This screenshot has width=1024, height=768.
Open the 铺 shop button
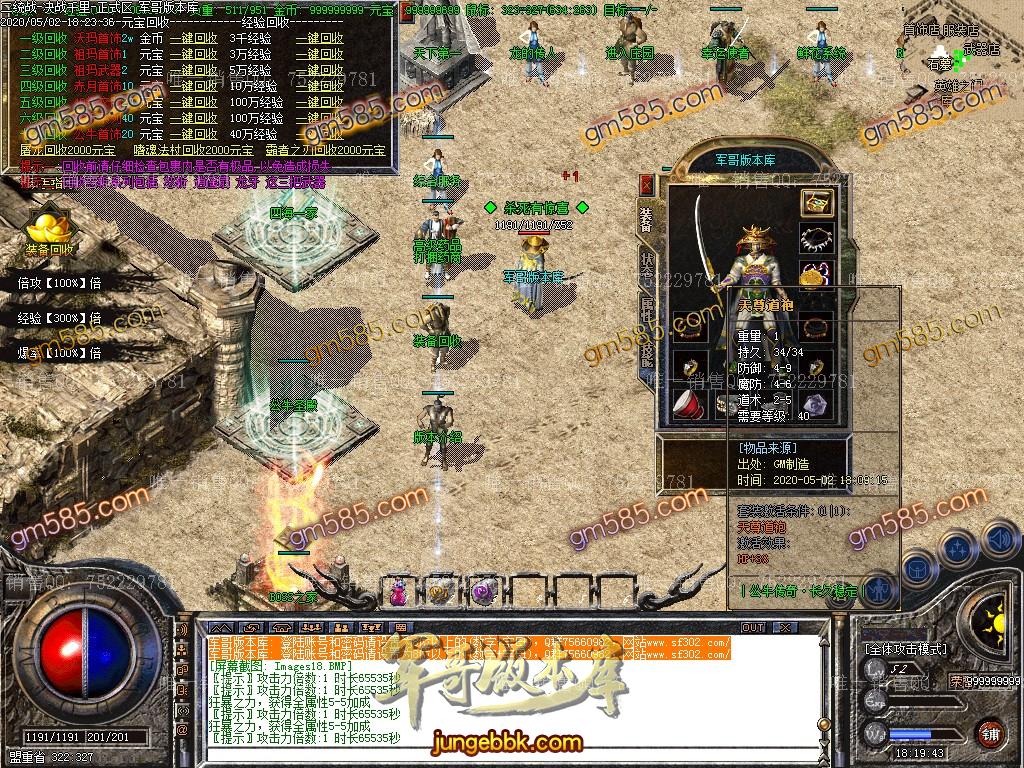990,732
